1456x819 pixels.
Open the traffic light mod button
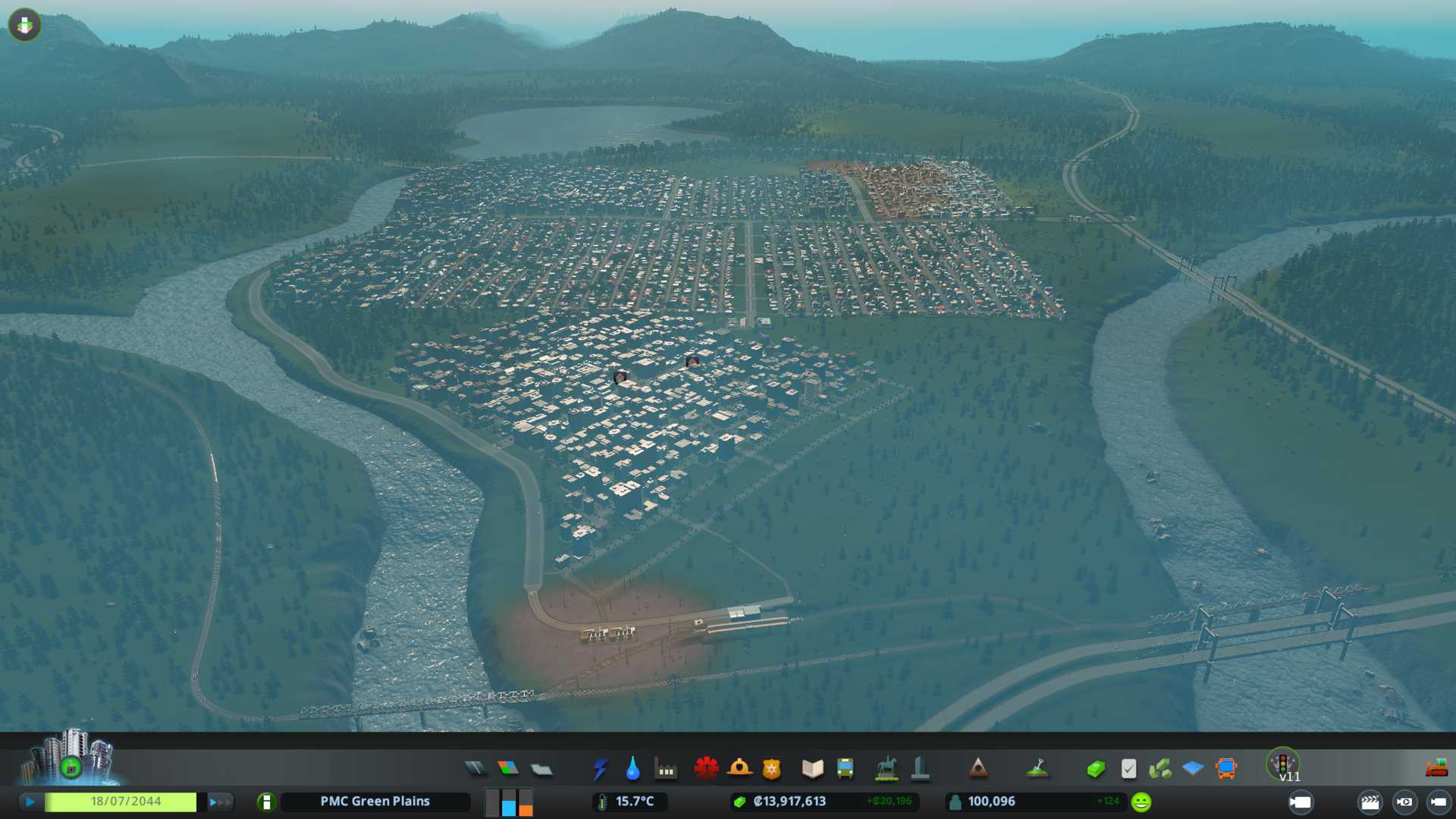pos(1283,763)
